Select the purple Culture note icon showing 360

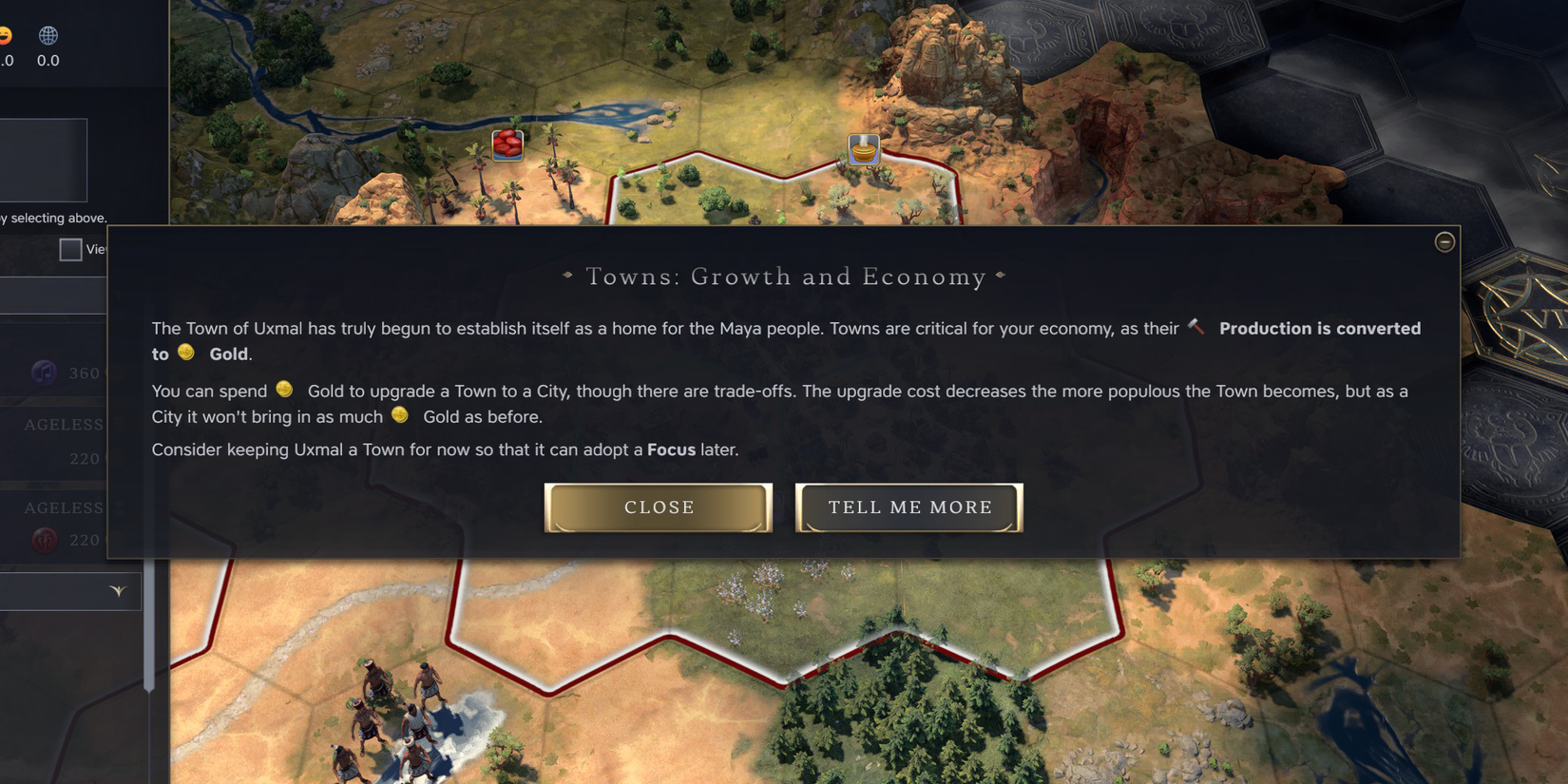pyautogui.click(x=42, y=373)
